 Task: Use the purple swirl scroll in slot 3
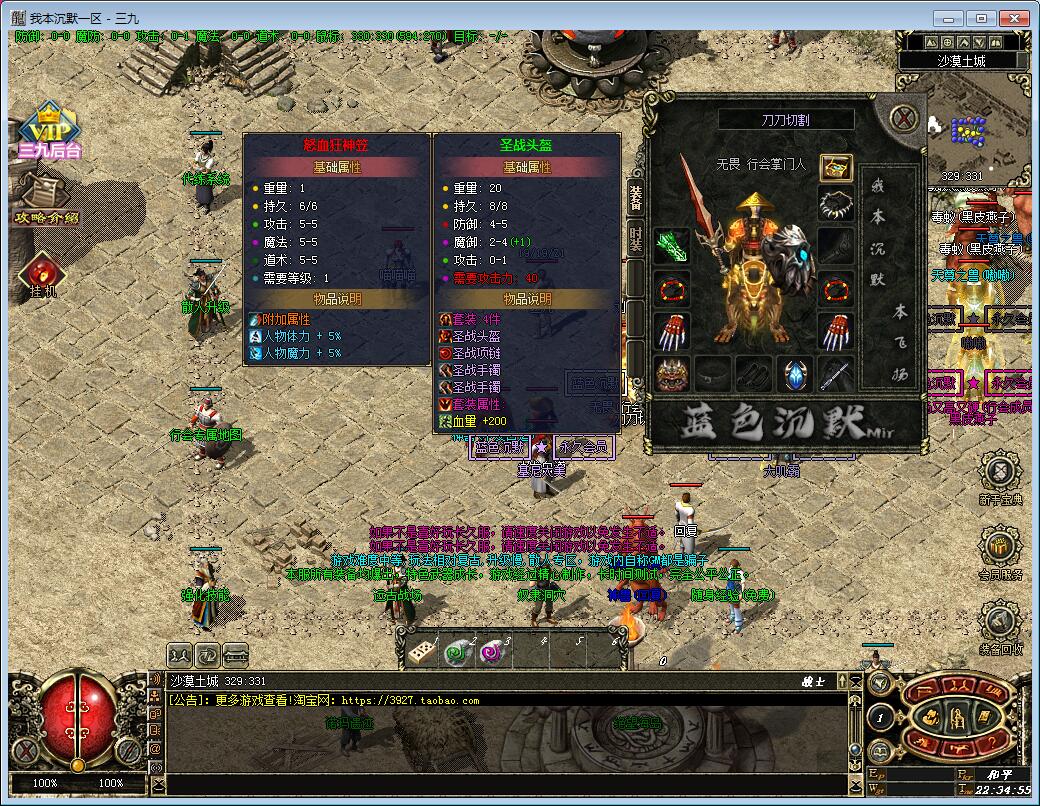493,651
